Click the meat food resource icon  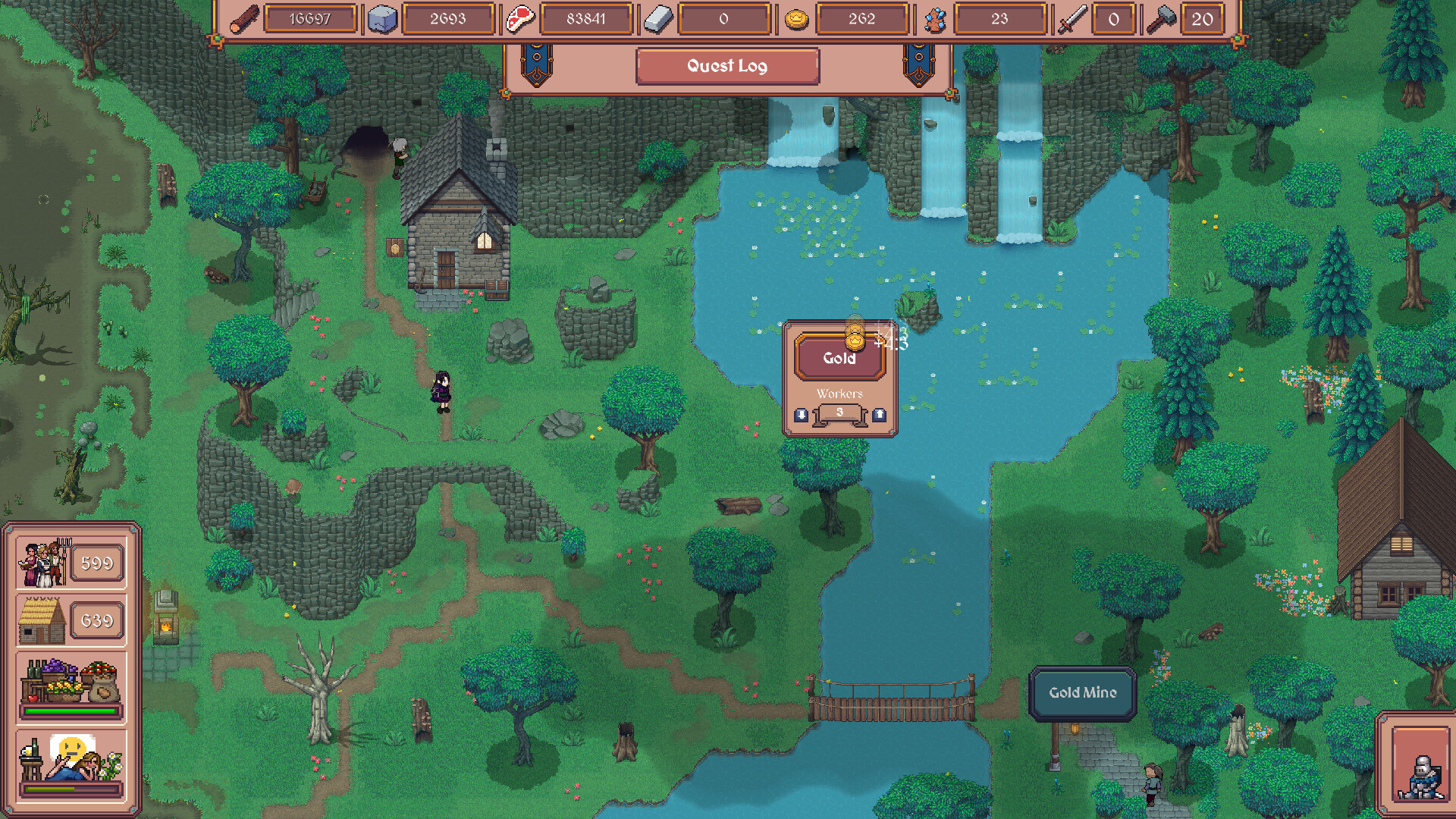coord(520,20)
